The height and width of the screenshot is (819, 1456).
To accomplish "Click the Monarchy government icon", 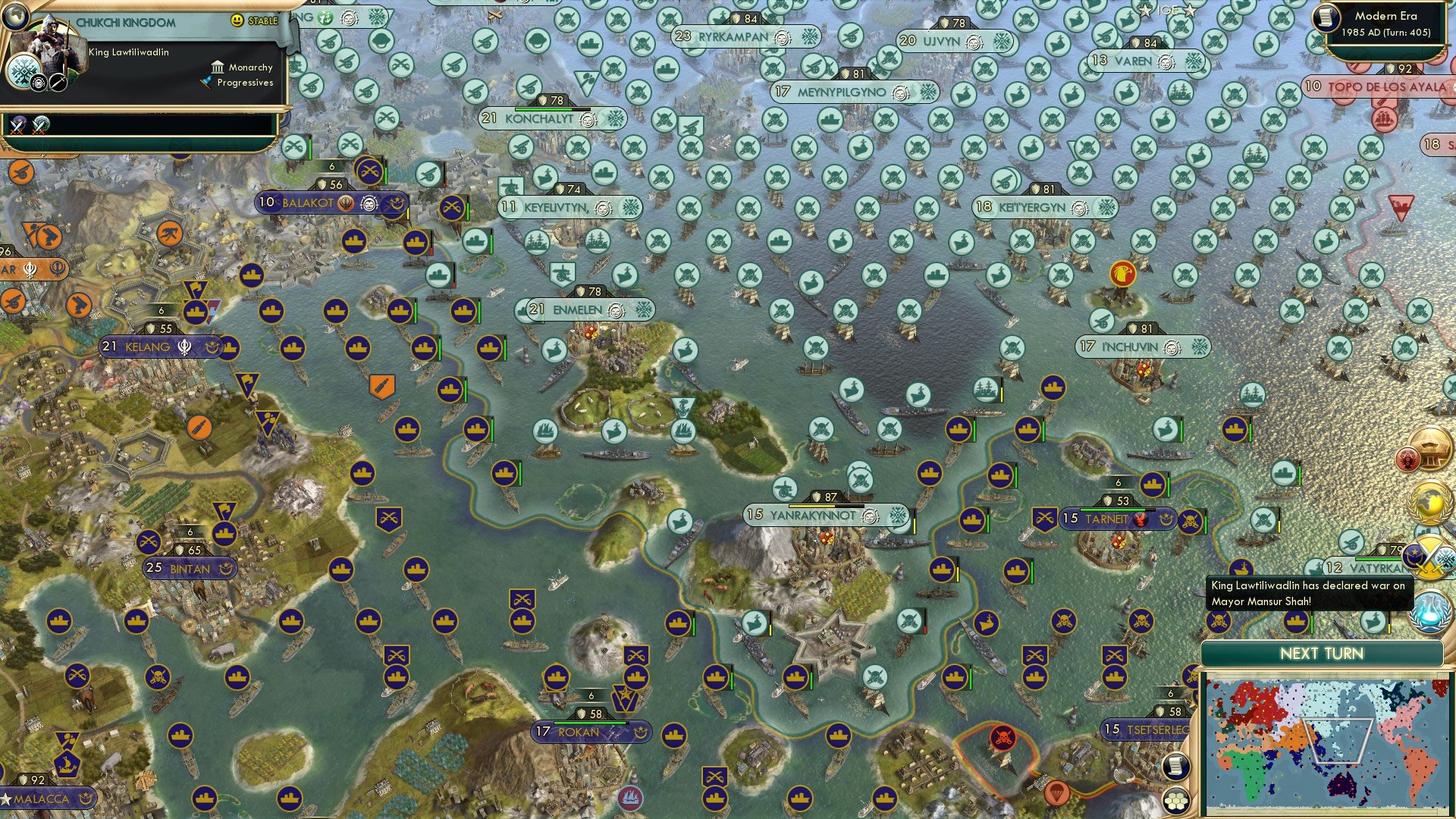I will point(218,68).
